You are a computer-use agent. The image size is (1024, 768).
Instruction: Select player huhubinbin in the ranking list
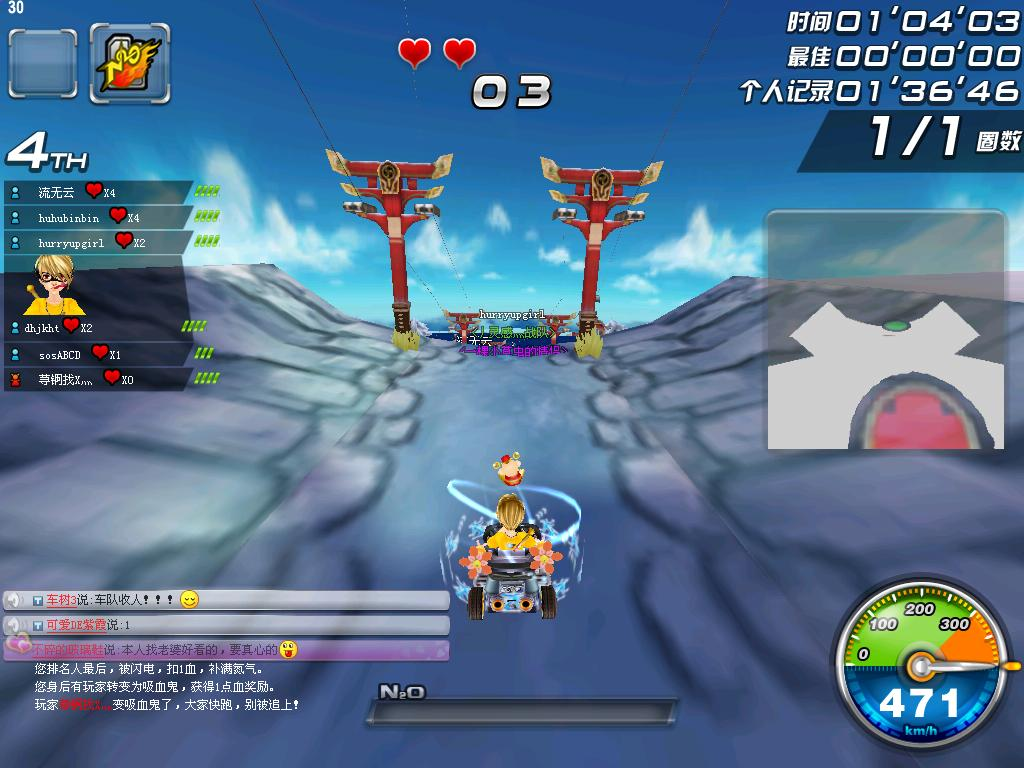(x=69, y=217)
